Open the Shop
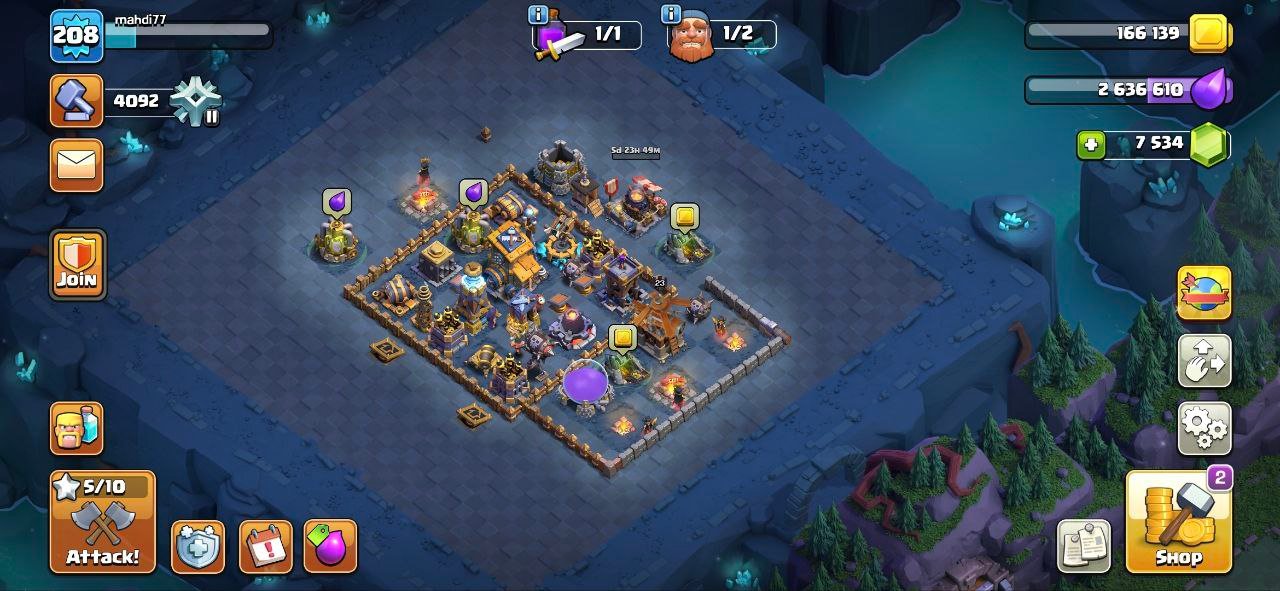The width and height of the screenshot is (1280, 591). [1178, 522]
